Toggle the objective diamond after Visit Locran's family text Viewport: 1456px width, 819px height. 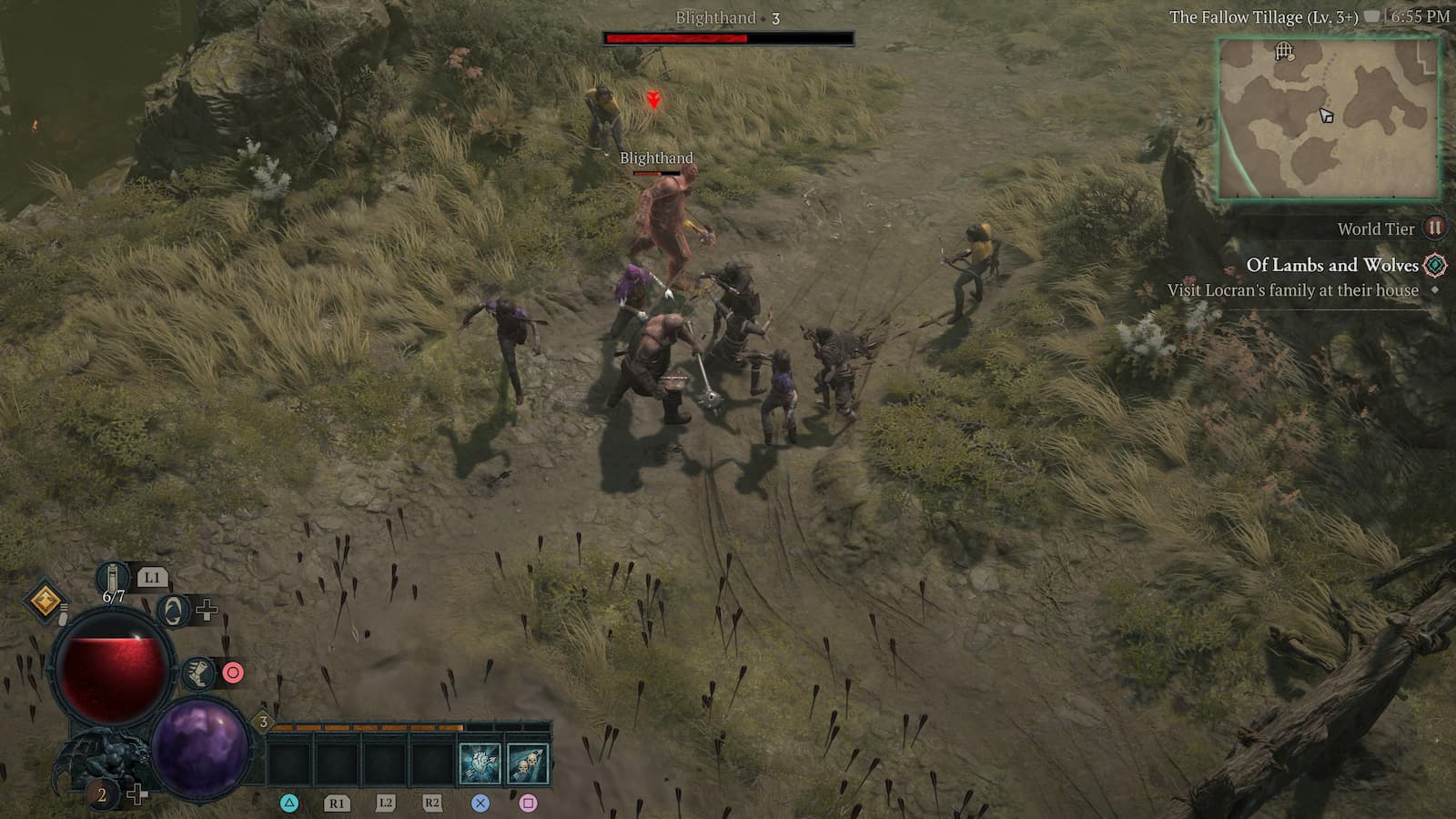tap(1436, 289)
